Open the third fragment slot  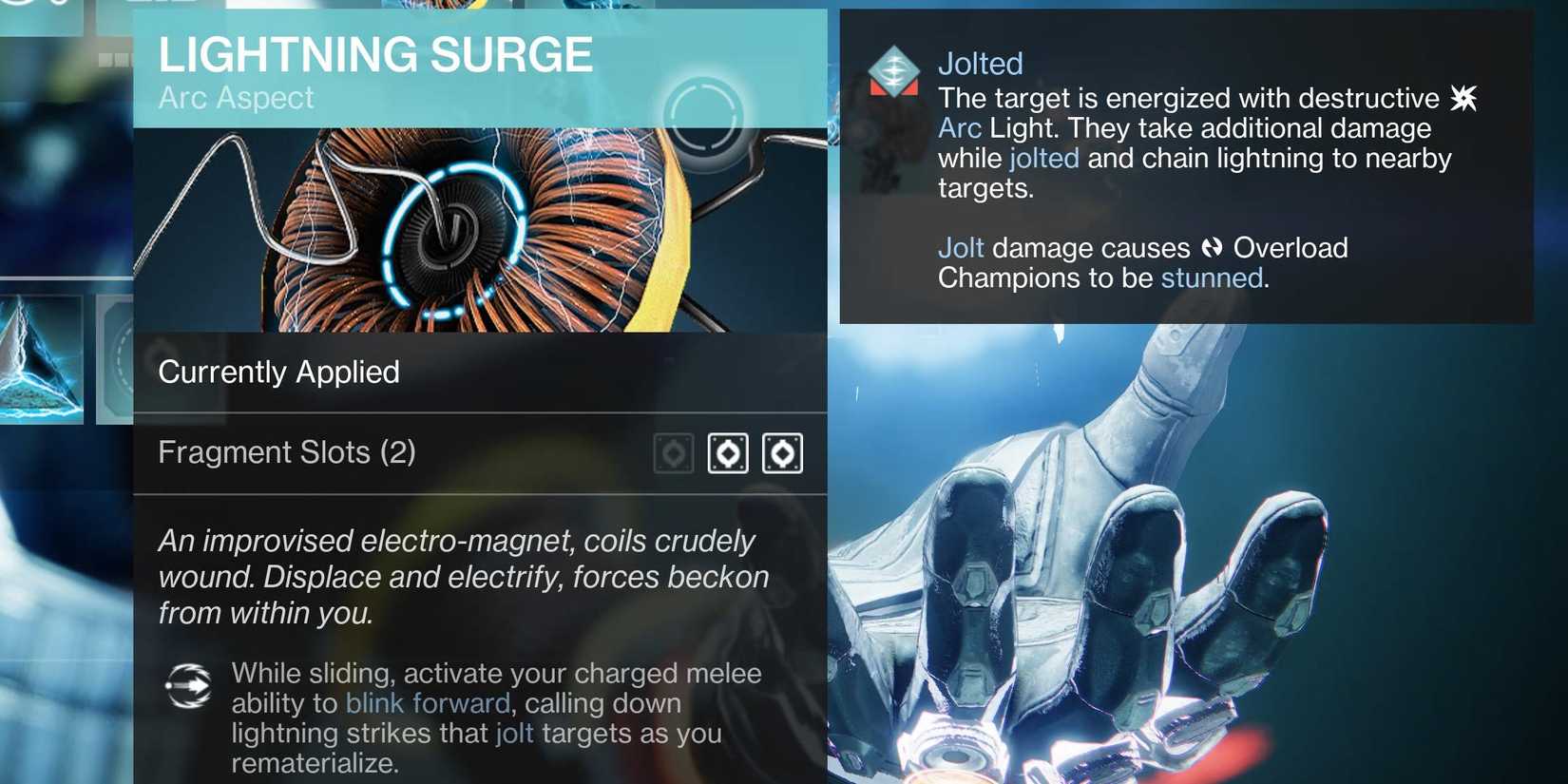783,453
